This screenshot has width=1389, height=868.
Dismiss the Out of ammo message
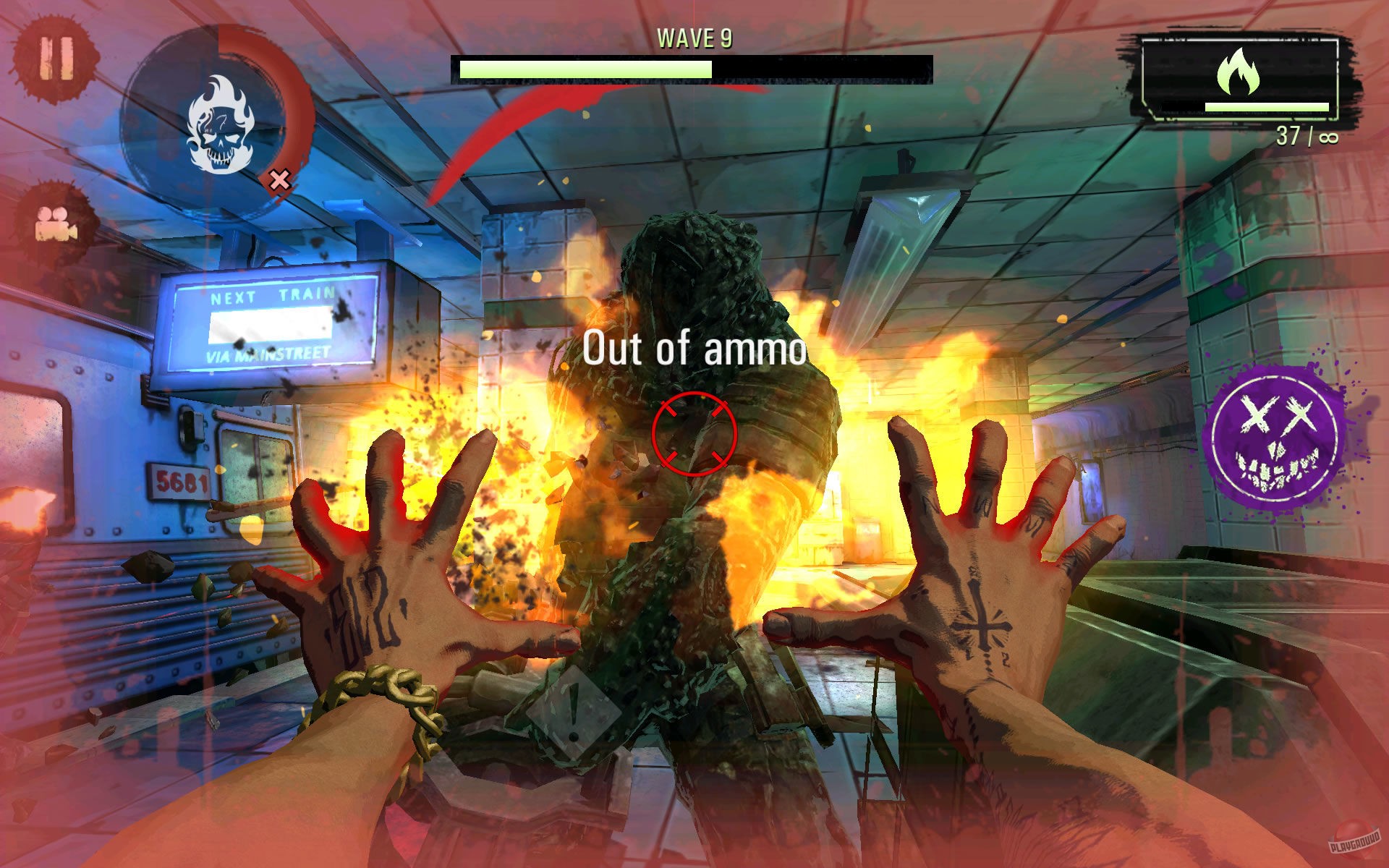694,349
